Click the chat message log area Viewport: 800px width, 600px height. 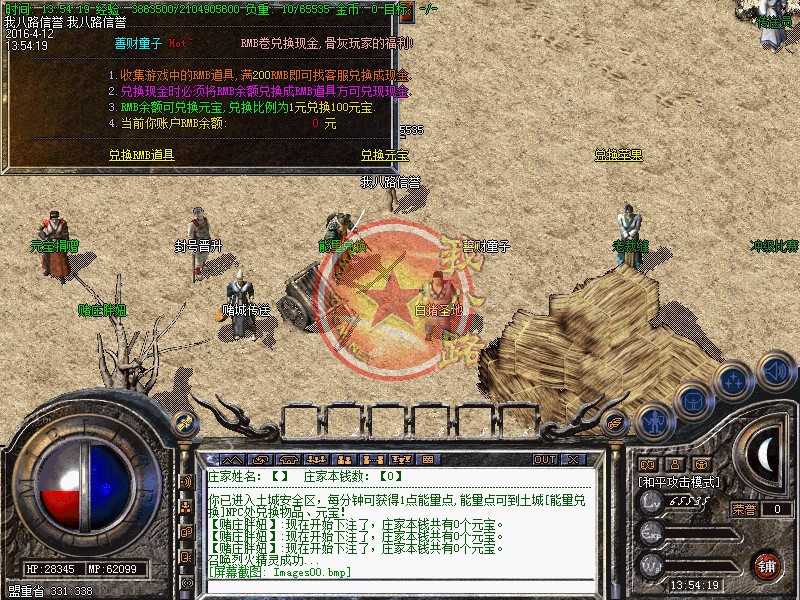point(400,530)
